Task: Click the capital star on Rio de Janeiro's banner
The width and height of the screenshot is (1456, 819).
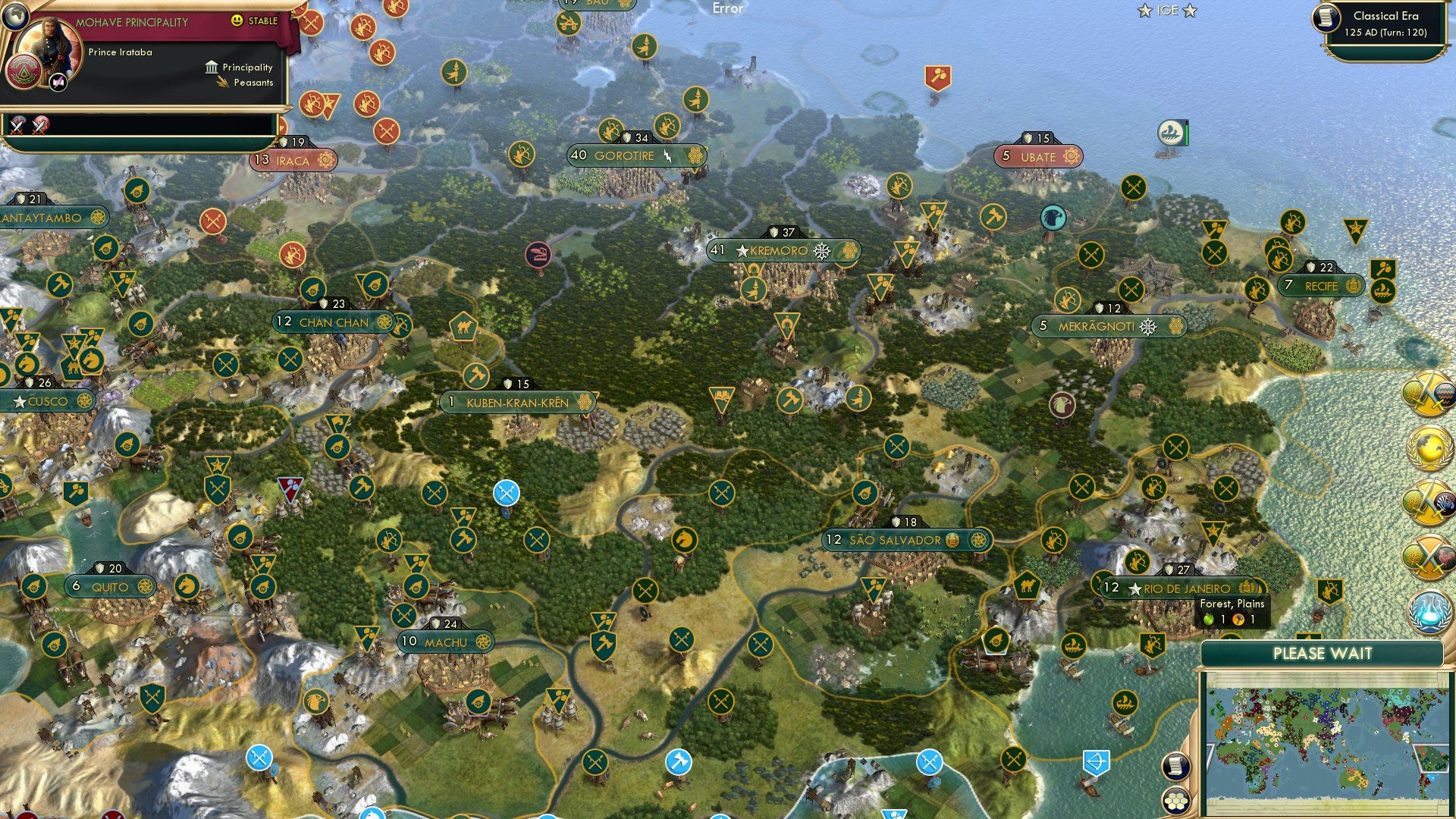Action: 1134,588
